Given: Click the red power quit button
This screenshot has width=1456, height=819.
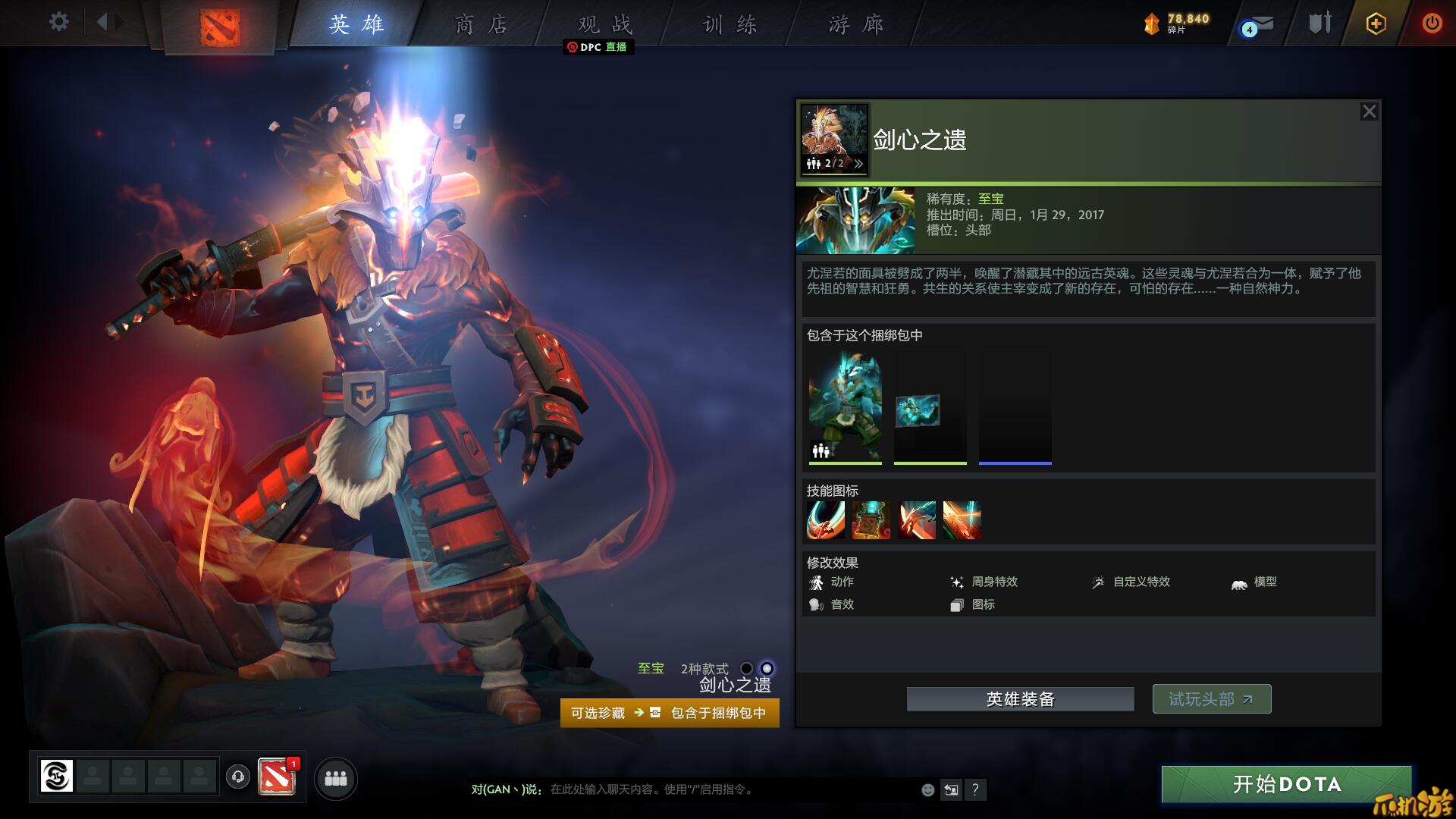Looking at the screenshot, I should (1432, 24).
